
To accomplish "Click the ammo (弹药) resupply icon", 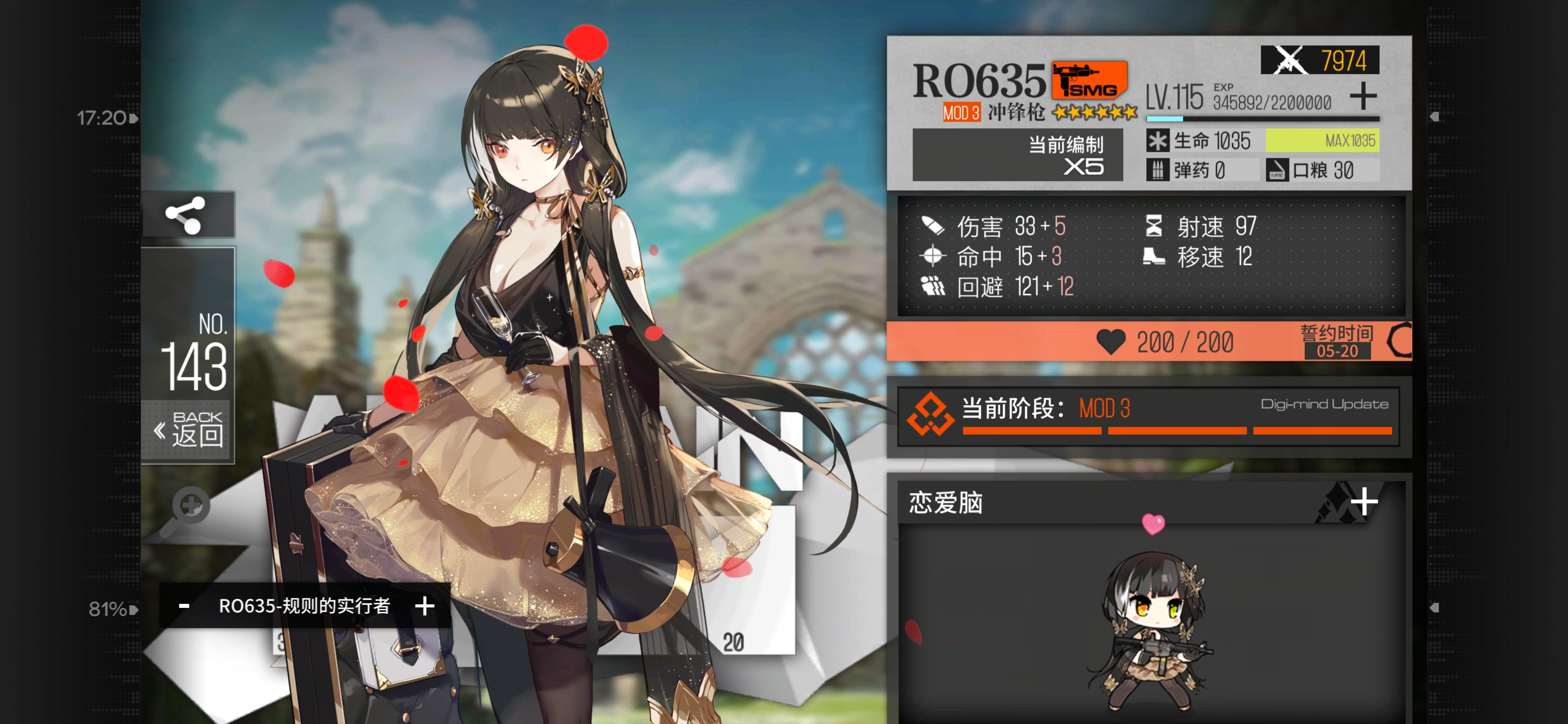I will point(1158,170).
